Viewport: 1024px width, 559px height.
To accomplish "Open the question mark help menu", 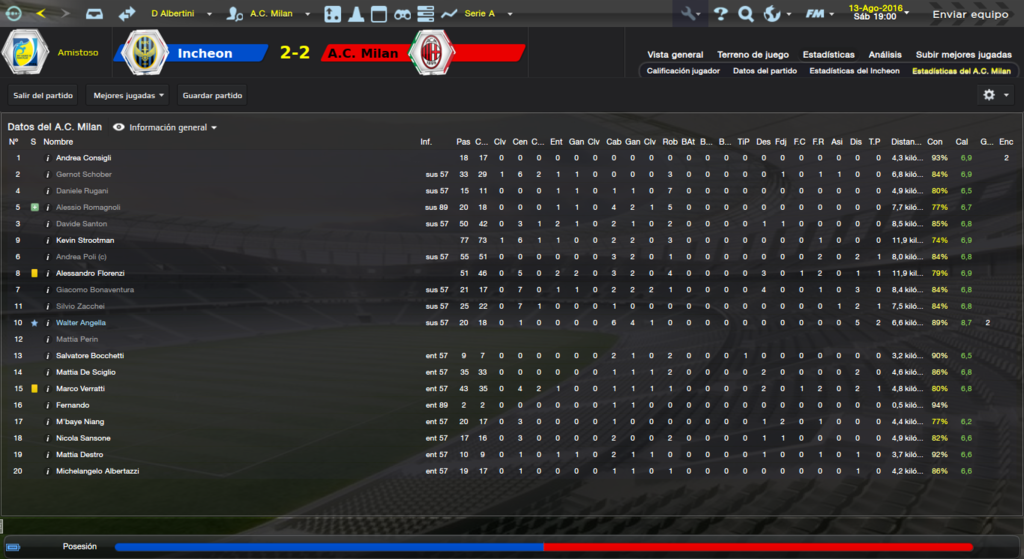I will (721, 14).
